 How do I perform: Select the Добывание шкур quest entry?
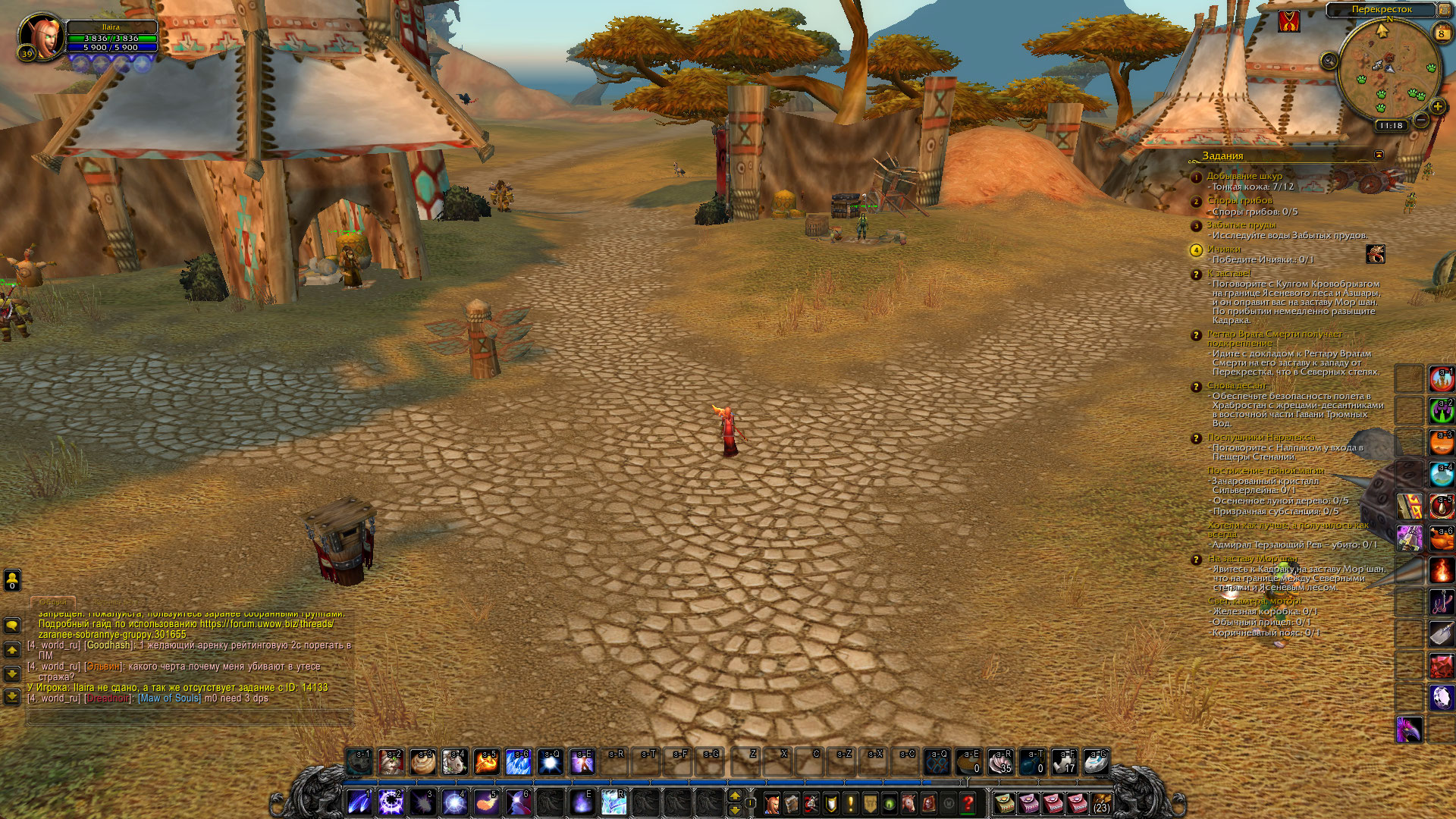(x=1244, y=176)
